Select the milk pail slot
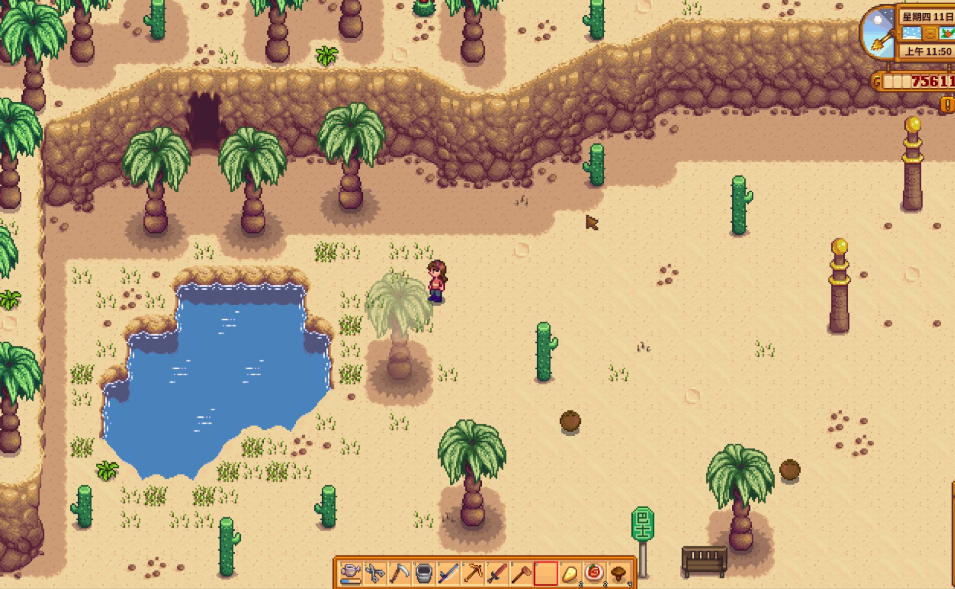This screenshot has height=589, width=955. (x=424, y=573)
